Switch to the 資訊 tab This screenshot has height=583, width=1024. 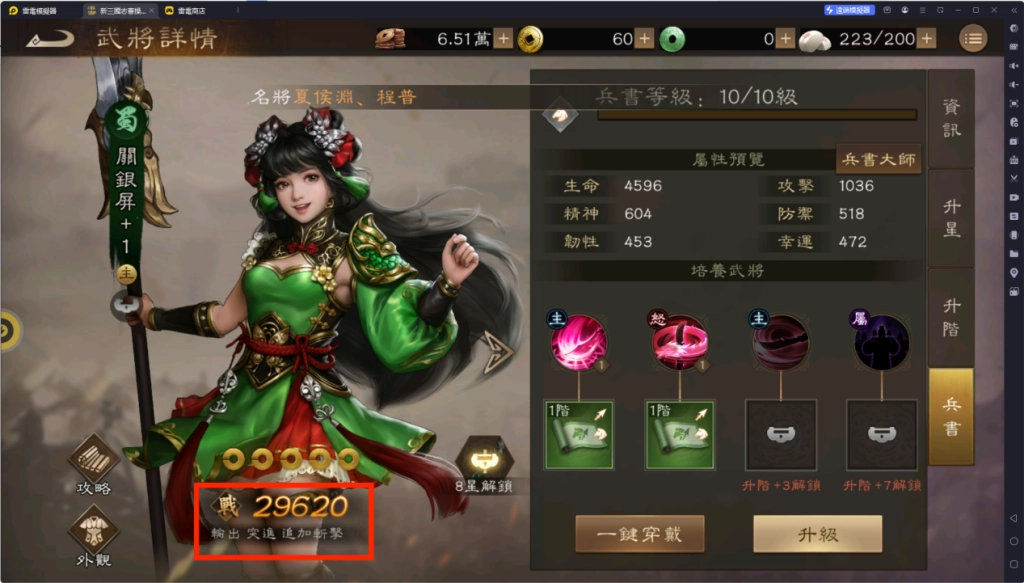[951, 119]
